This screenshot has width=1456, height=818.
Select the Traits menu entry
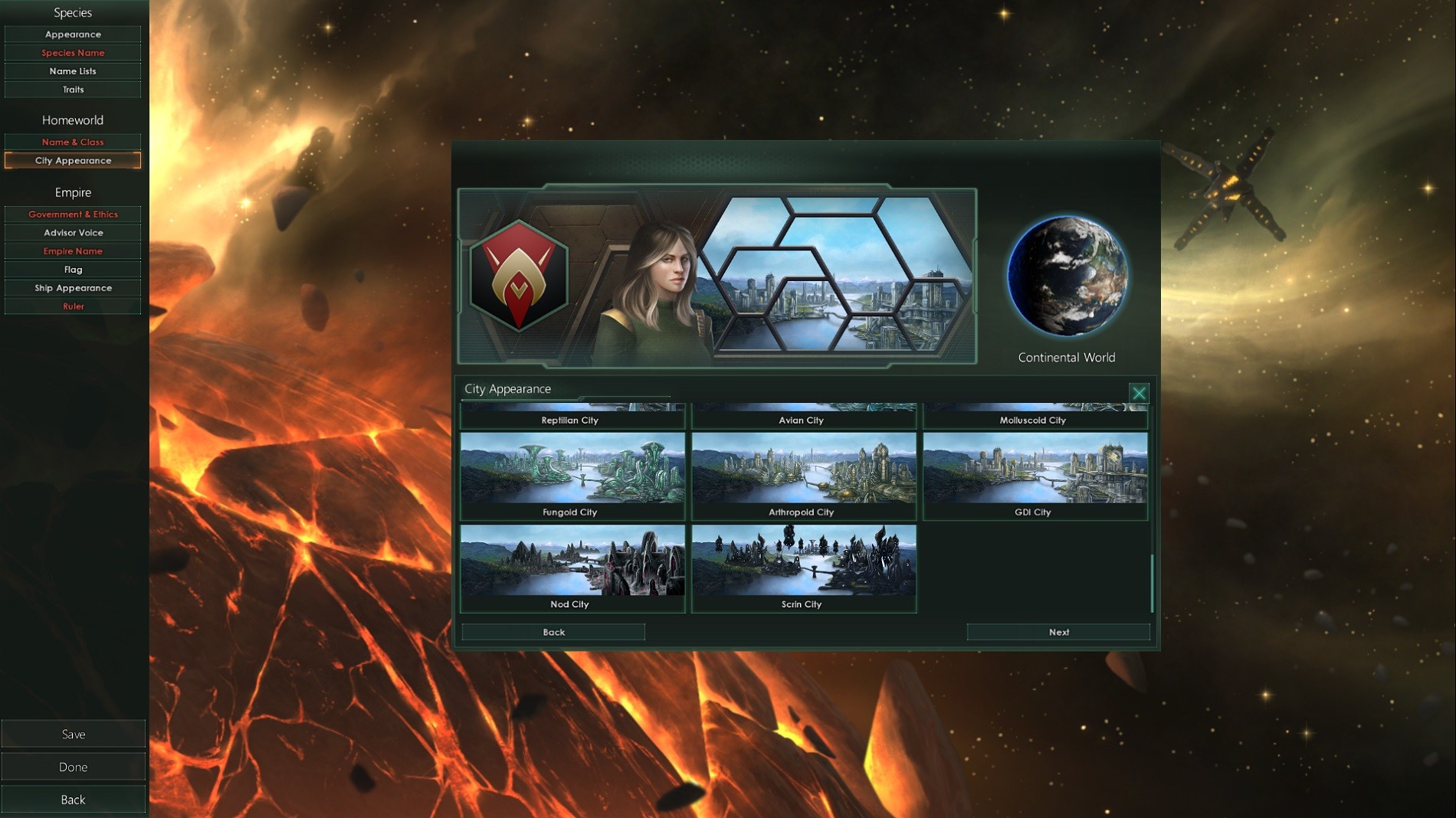(73, 90)
